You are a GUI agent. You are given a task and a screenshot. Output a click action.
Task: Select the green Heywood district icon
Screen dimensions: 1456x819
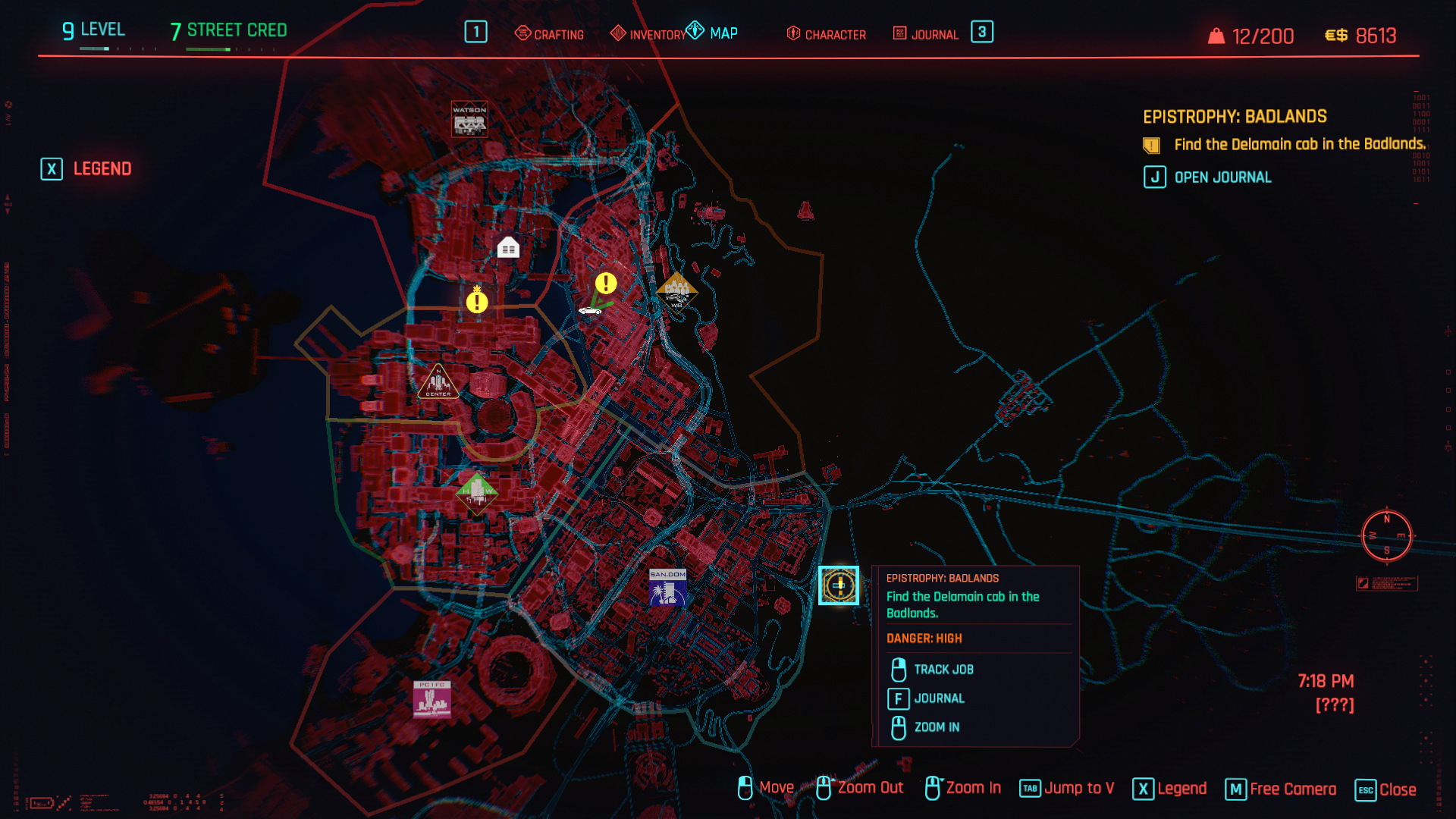click(x=476, y=492)
